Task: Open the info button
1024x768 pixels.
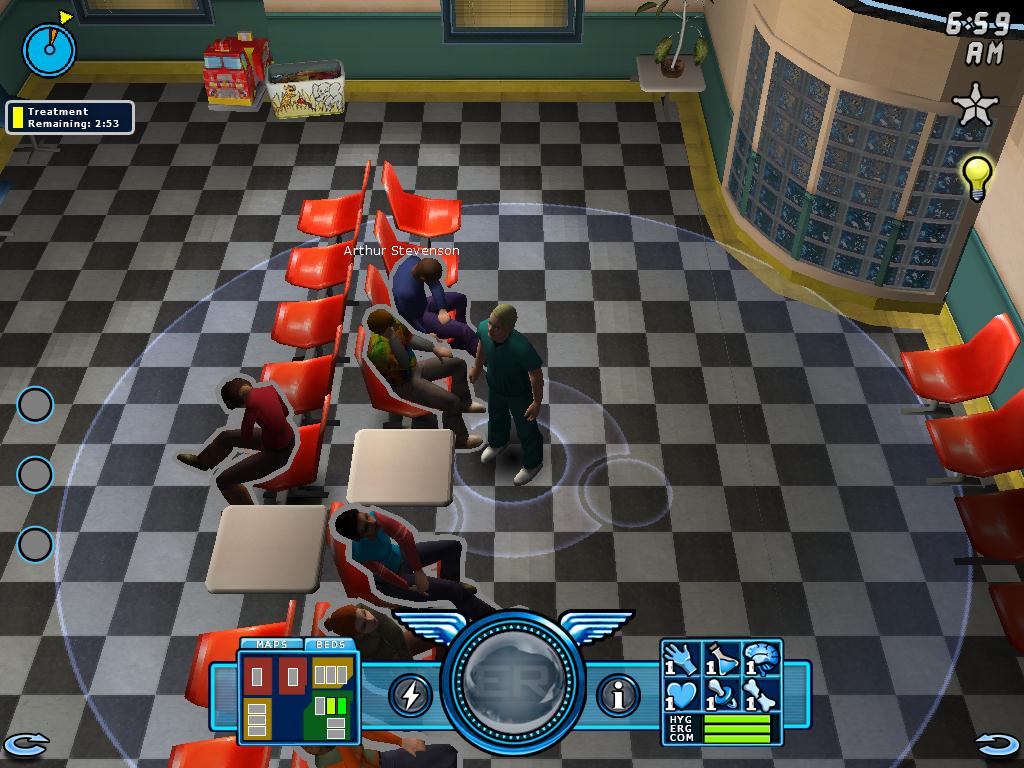Action: click(618, 695)
